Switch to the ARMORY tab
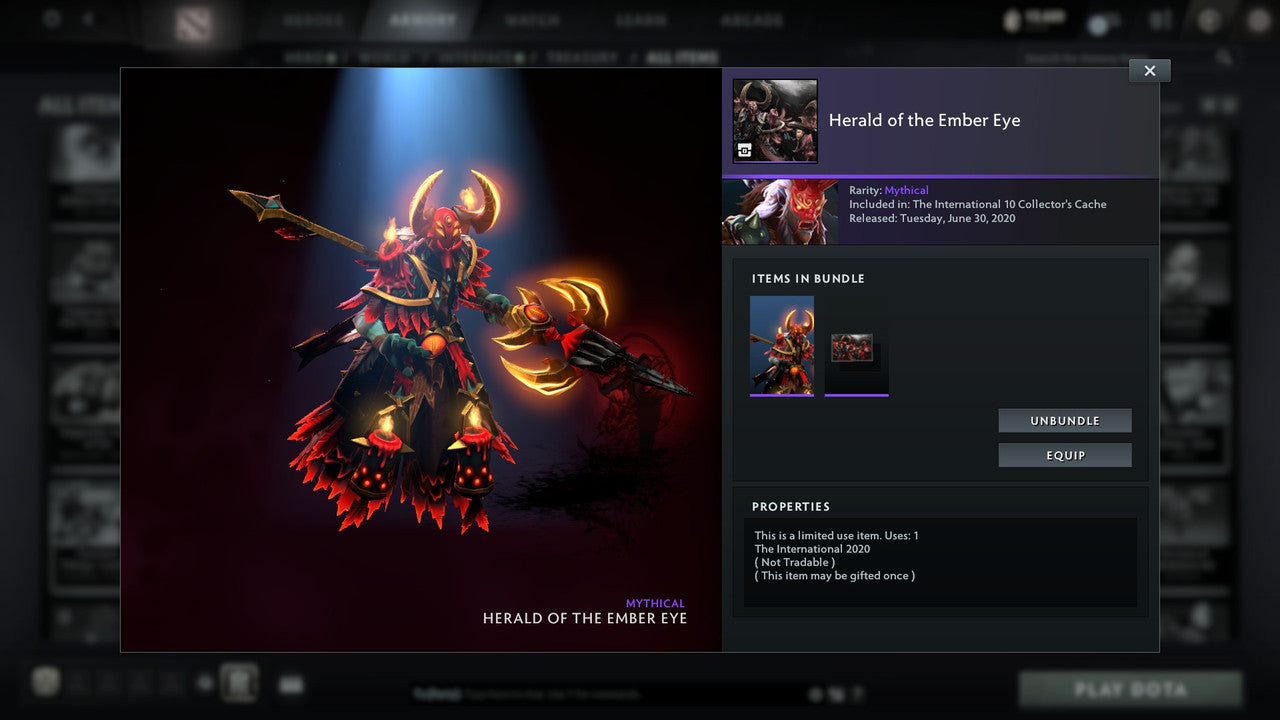Screen dimensions: 1280x720 (x=421, y=19)
